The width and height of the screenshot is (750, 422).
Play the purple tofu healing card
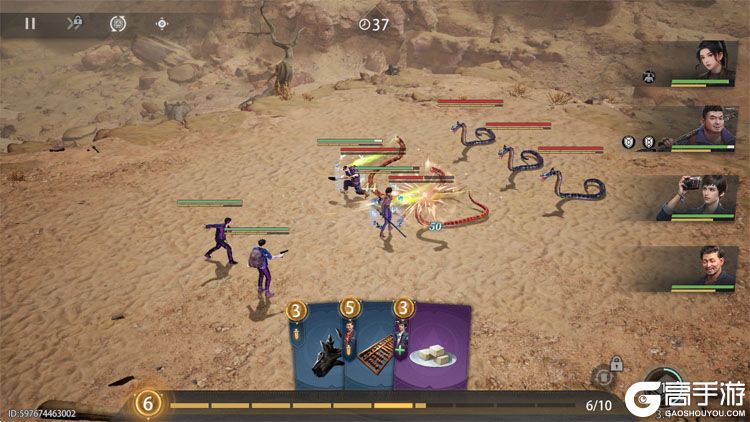(x=433, y=349)
